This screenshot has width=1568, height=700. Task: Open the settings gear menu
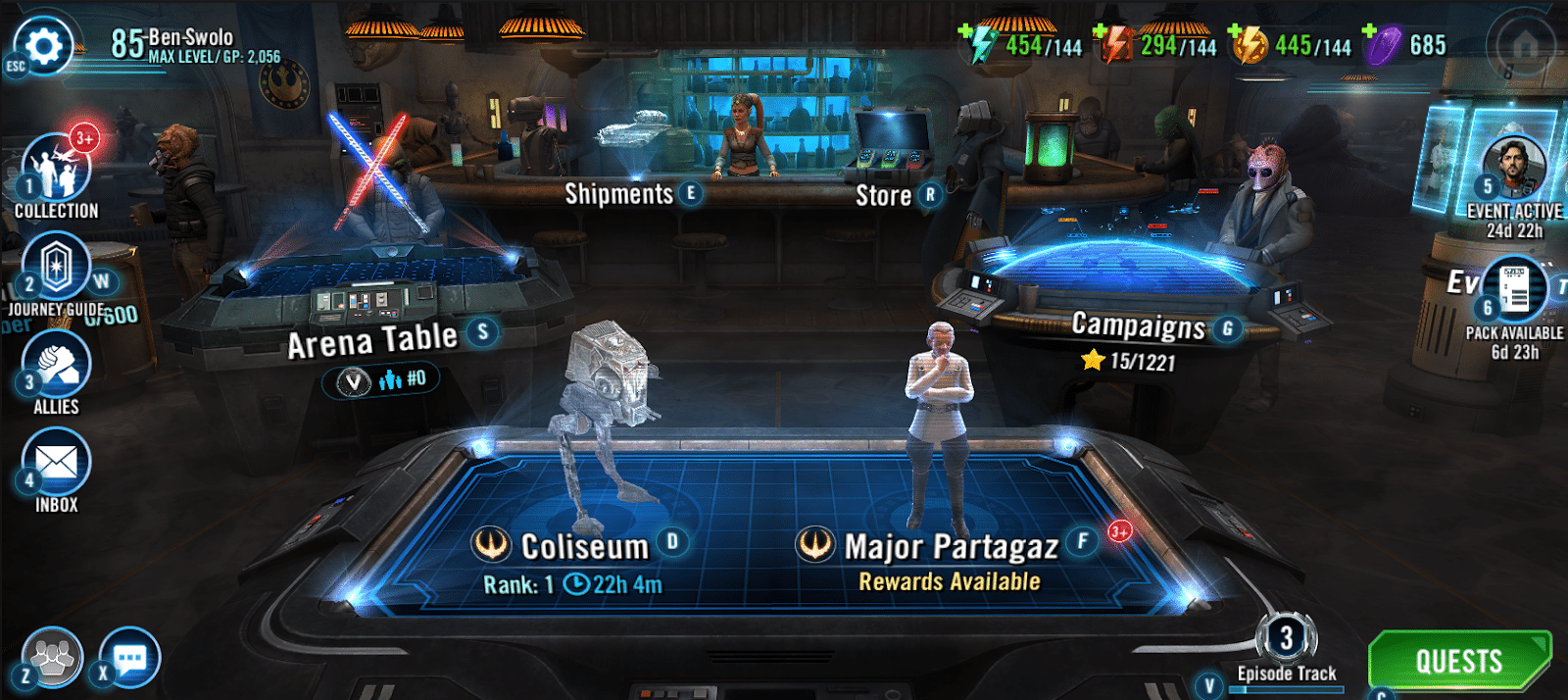point(44,45)
